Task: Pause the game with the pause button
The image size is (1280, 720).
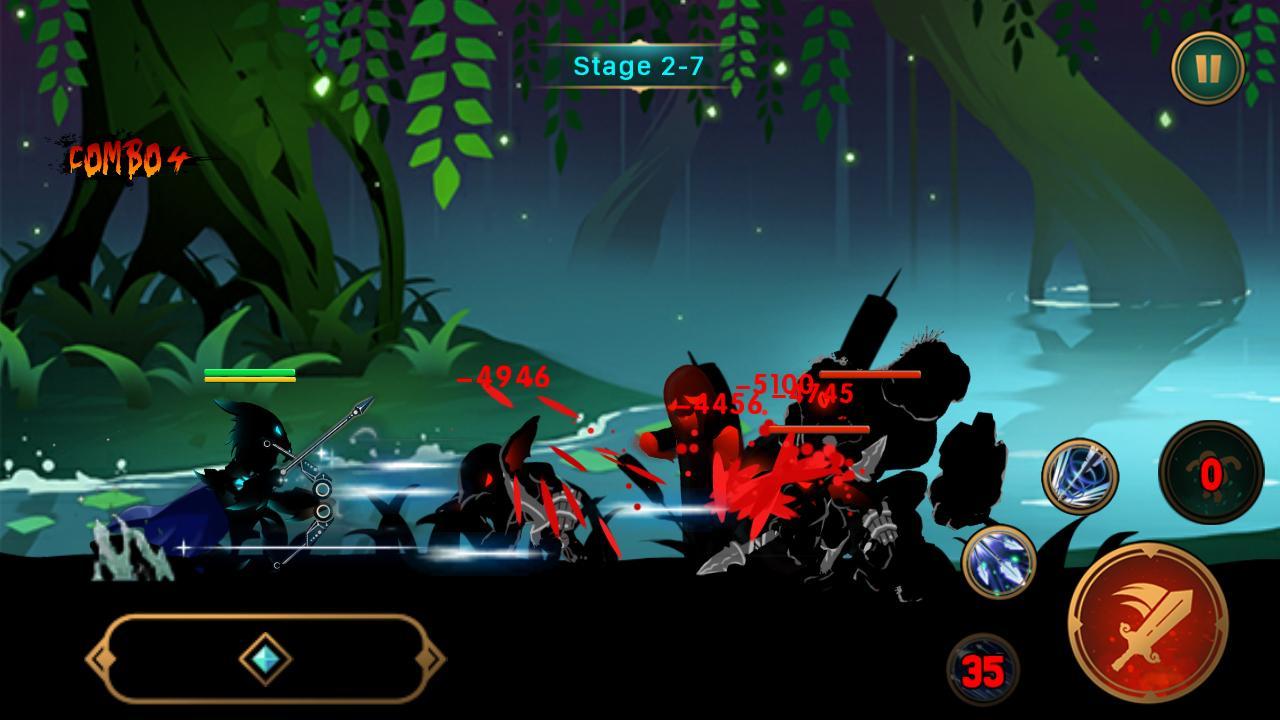Action: click(x=1208, y=68)
